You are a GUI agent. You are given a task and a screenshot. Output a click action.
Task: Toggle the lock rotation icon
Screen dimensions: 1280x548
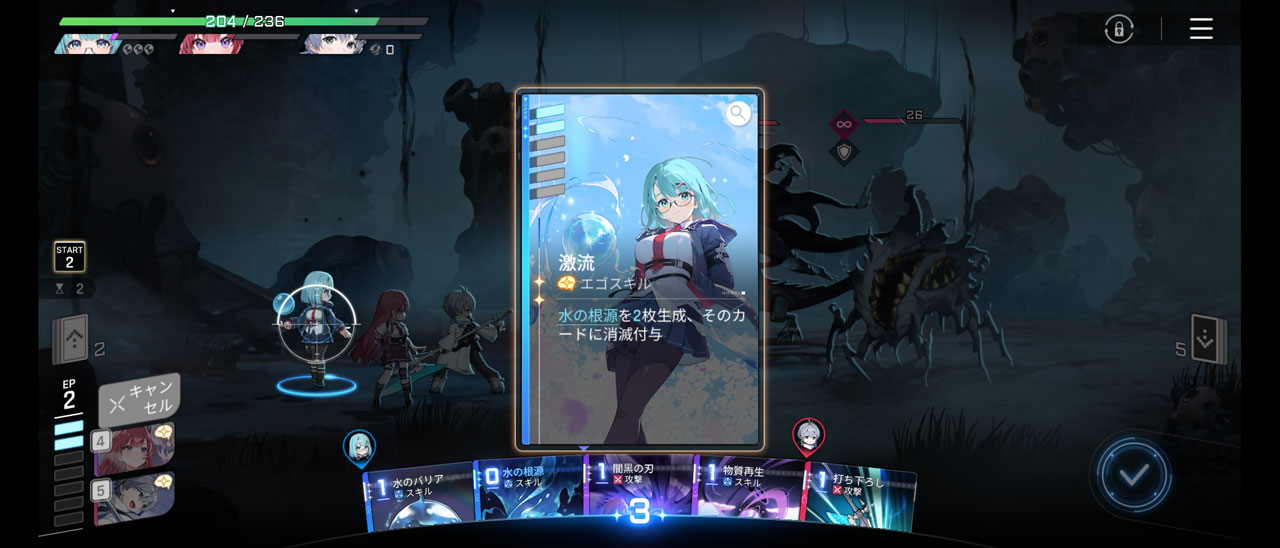(x=1119, y=29)
